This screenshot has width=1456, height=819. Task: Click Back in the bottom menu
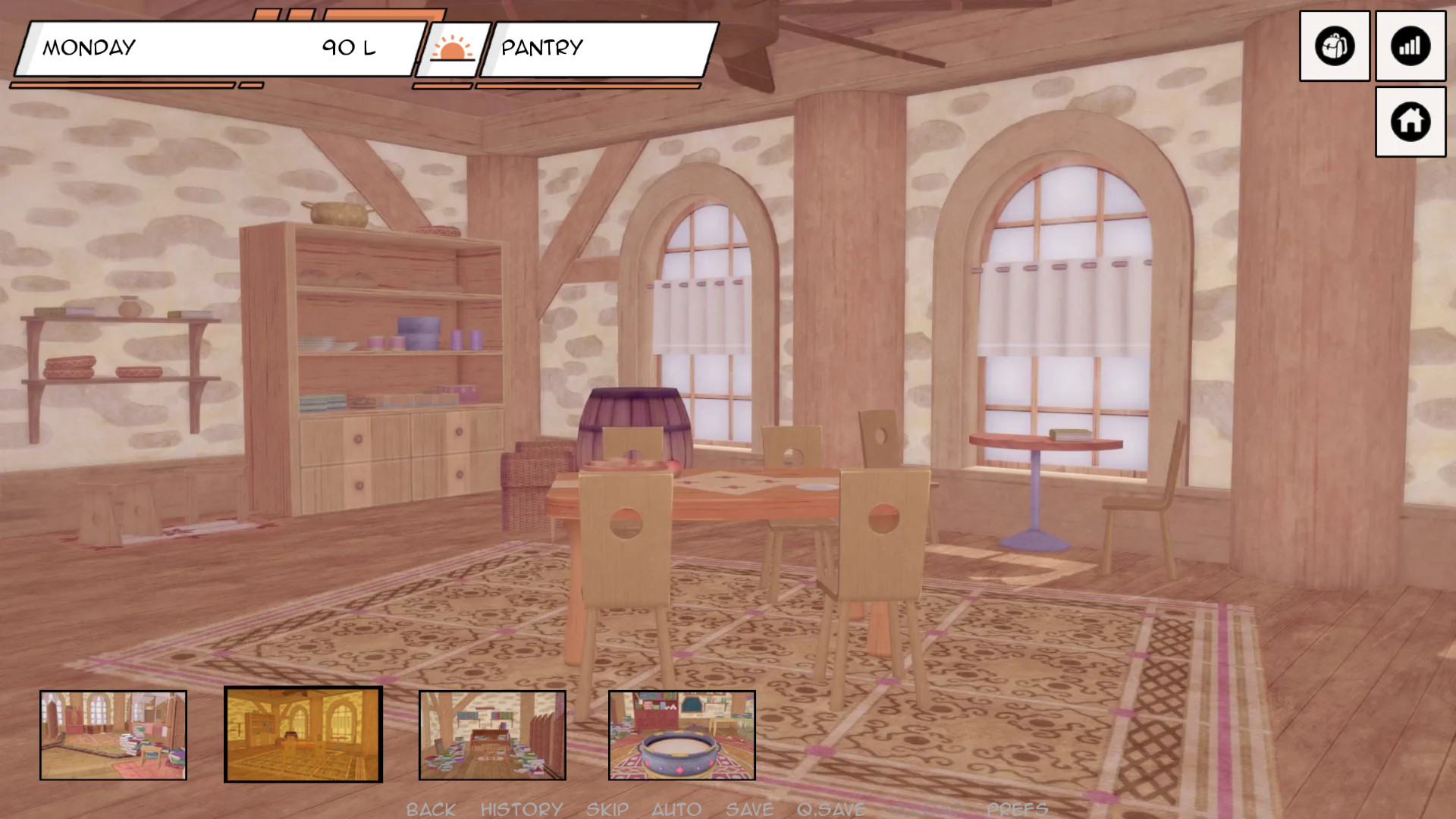click(431, 809)
